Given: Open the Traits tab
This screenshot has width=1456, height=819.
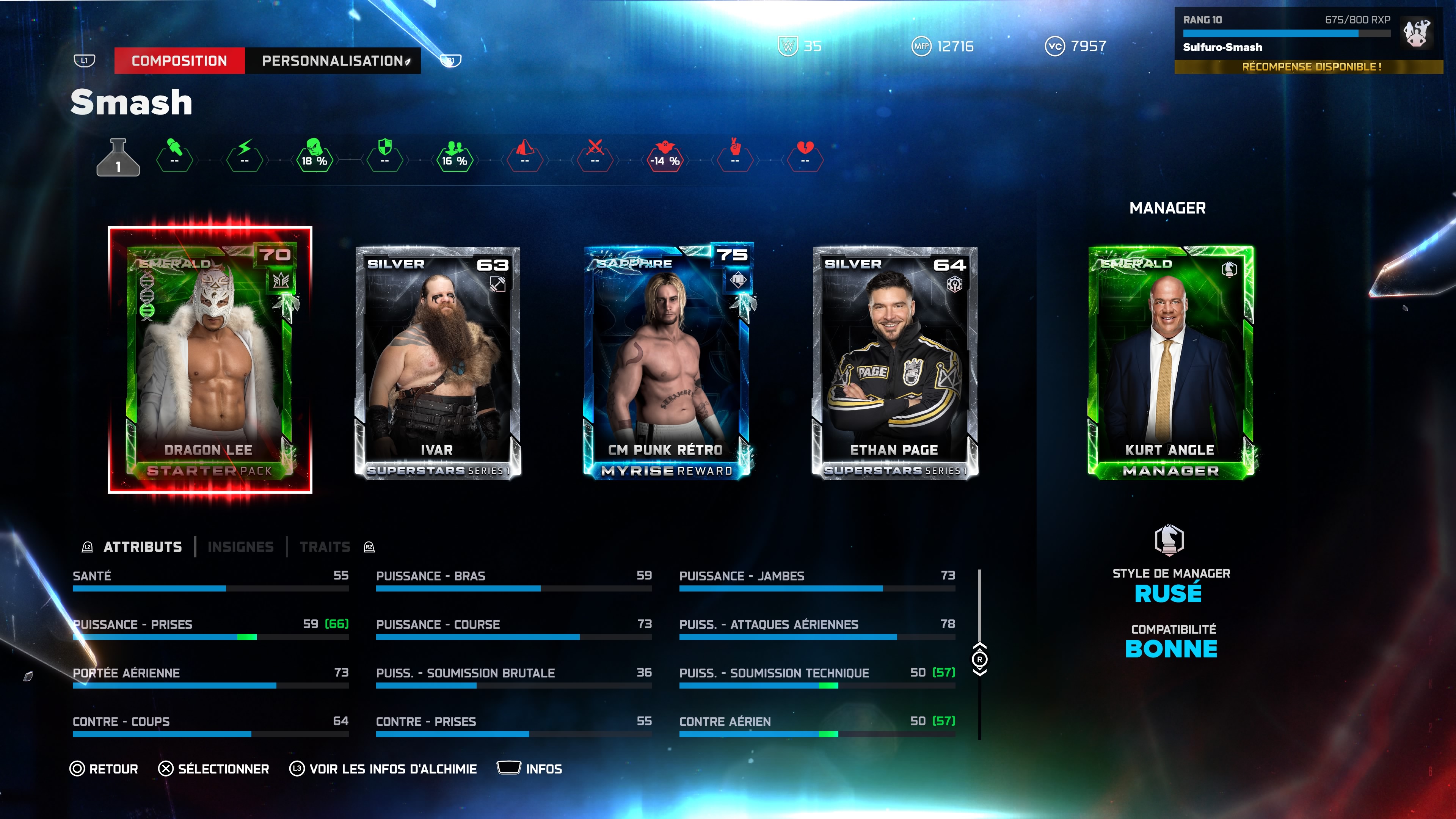Looking at the screenshot, I should 325,547.
